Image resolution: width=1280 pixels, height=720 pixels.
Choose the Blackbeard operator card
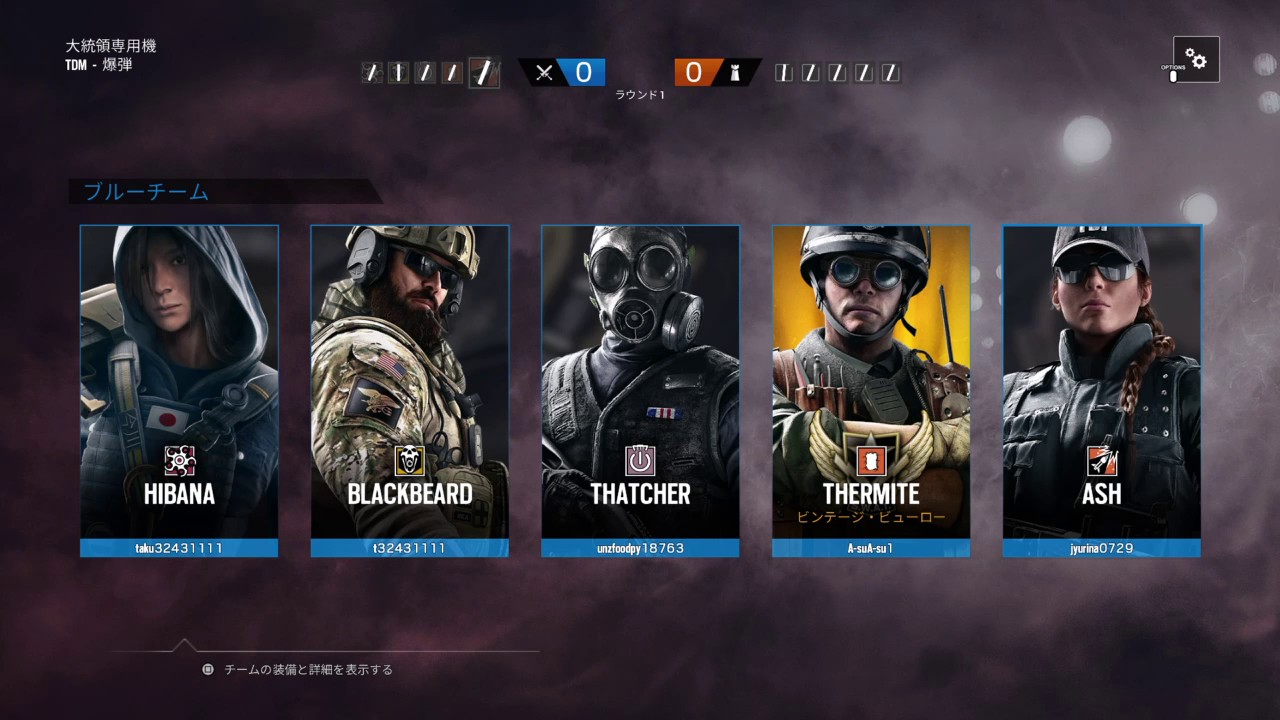coord(409,380)
